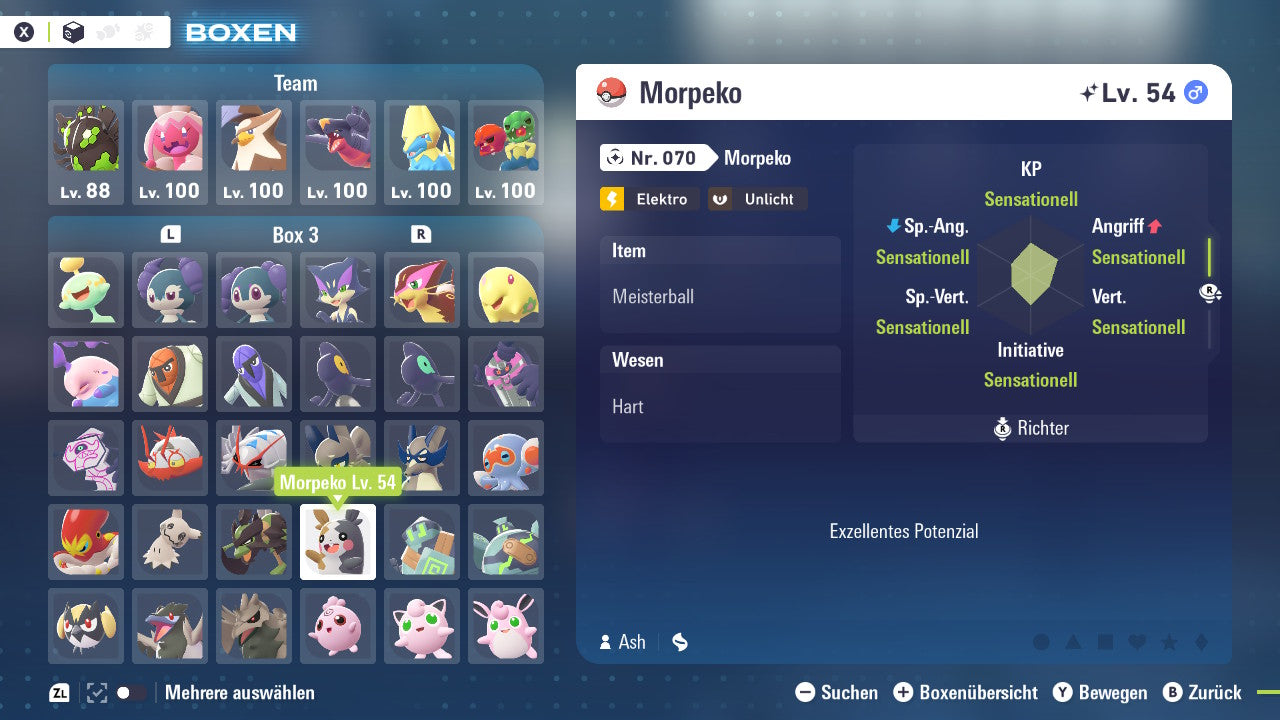The height and width of the screenshot is (720, 1280).
Task: Open the Richter stat judge
Action: 1030,428
